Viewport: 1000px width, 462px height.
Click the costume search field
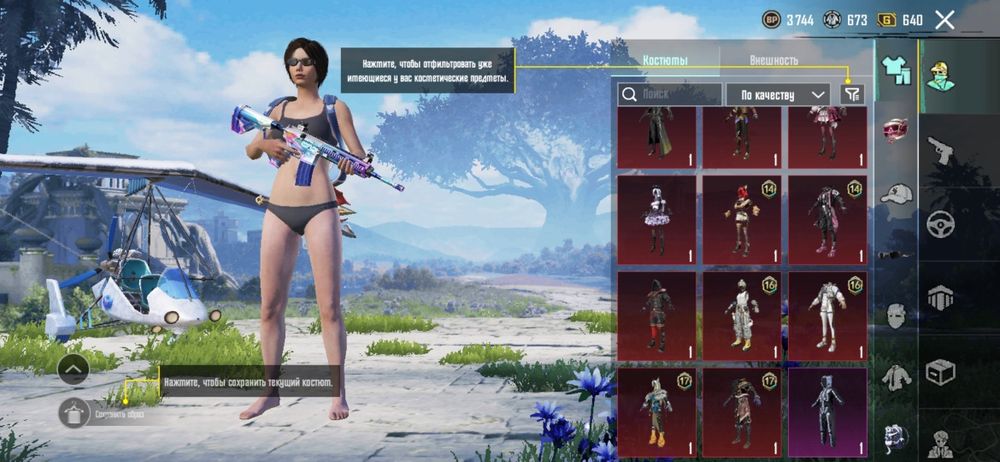669,94
